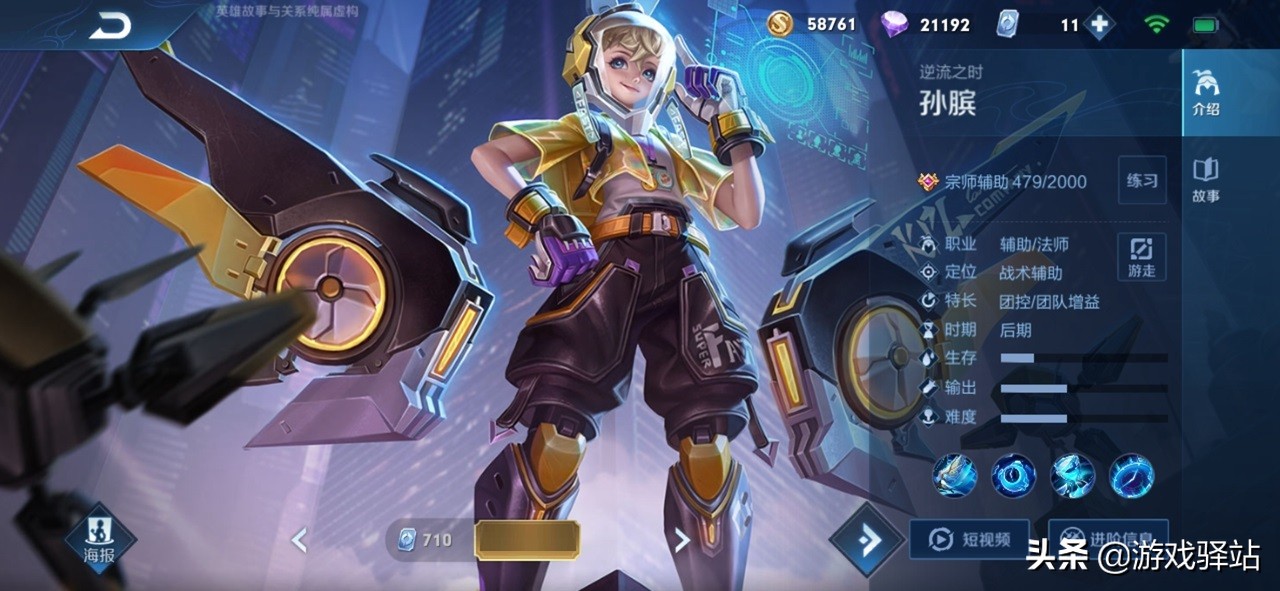Image resolution: width=1280 pixels, height=591 pixels.
Task: Open the purple diamond currency counter
Action: point(926,25)
